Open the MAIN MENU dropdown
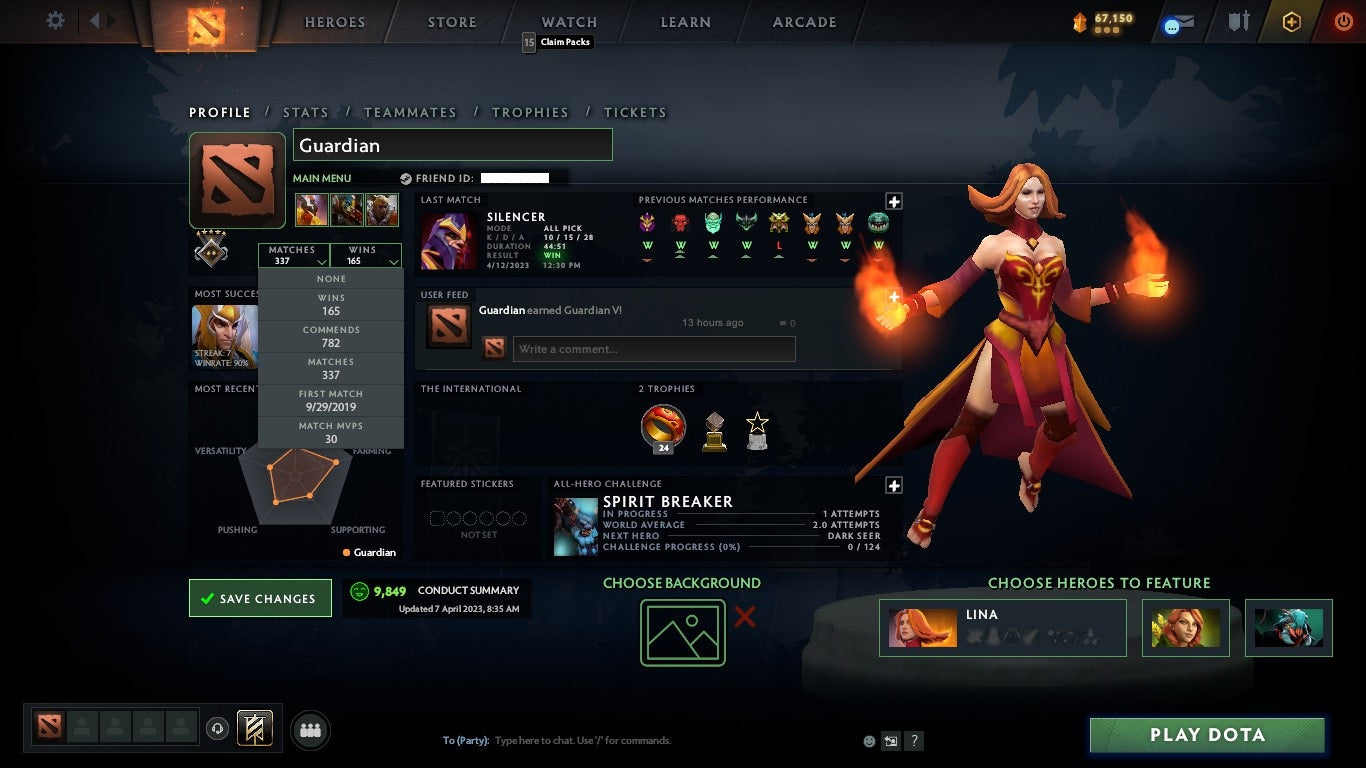The height and width of the screenshot is (768, 1366). [320, 177]
